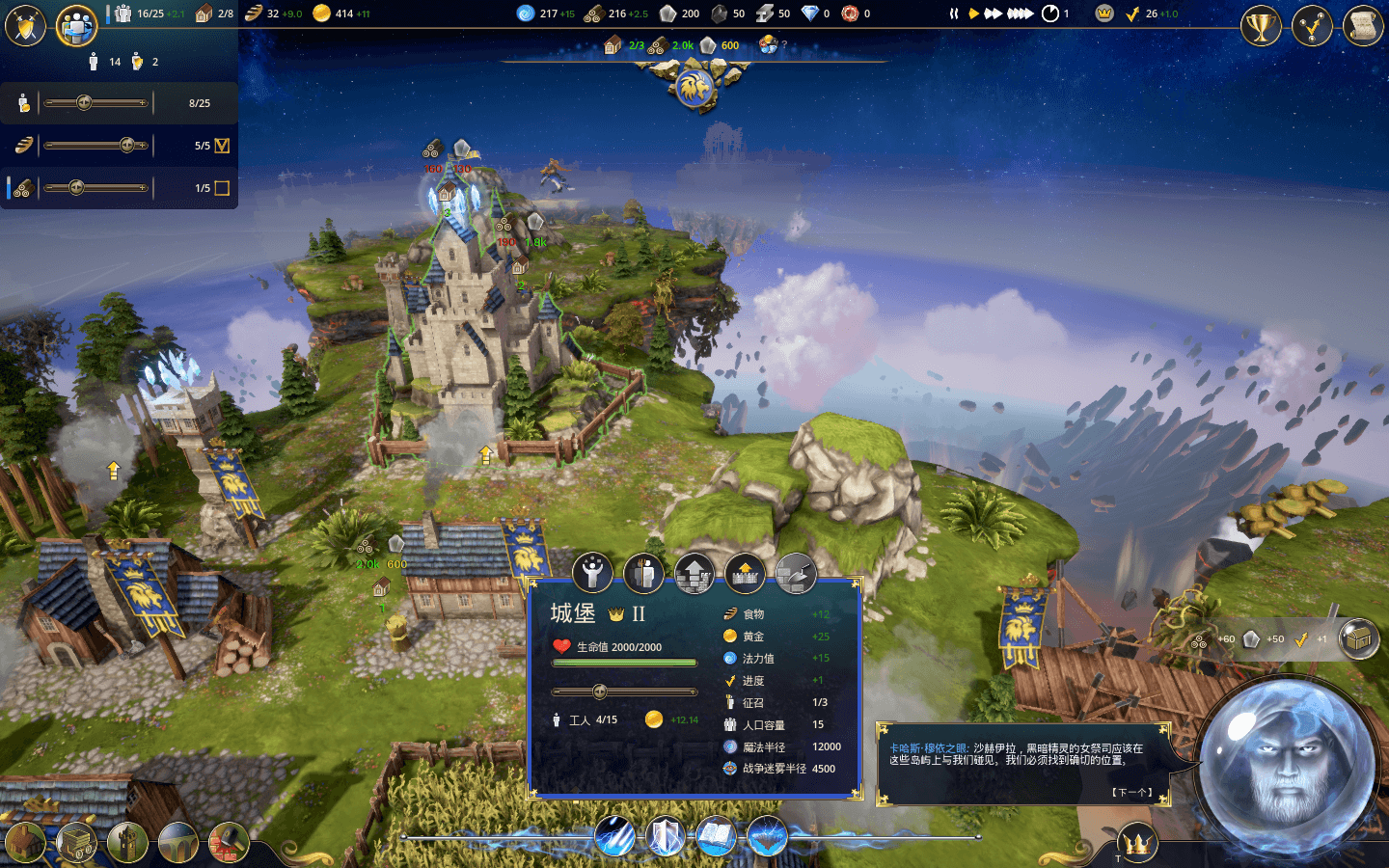Image resolution: width=1389 pixels, height=868 pixels.
Task: Select the population management tab icon
Action: [76, 26]
